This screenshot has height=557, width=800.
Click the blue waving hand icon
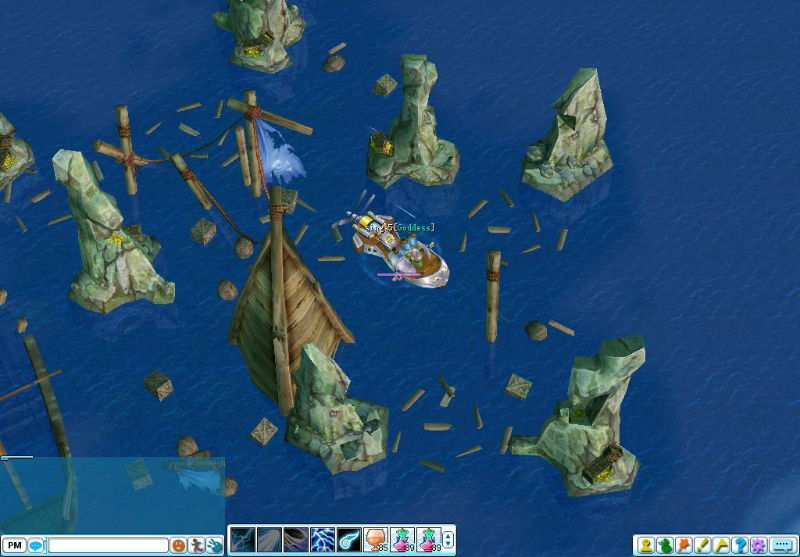(214, 545)
